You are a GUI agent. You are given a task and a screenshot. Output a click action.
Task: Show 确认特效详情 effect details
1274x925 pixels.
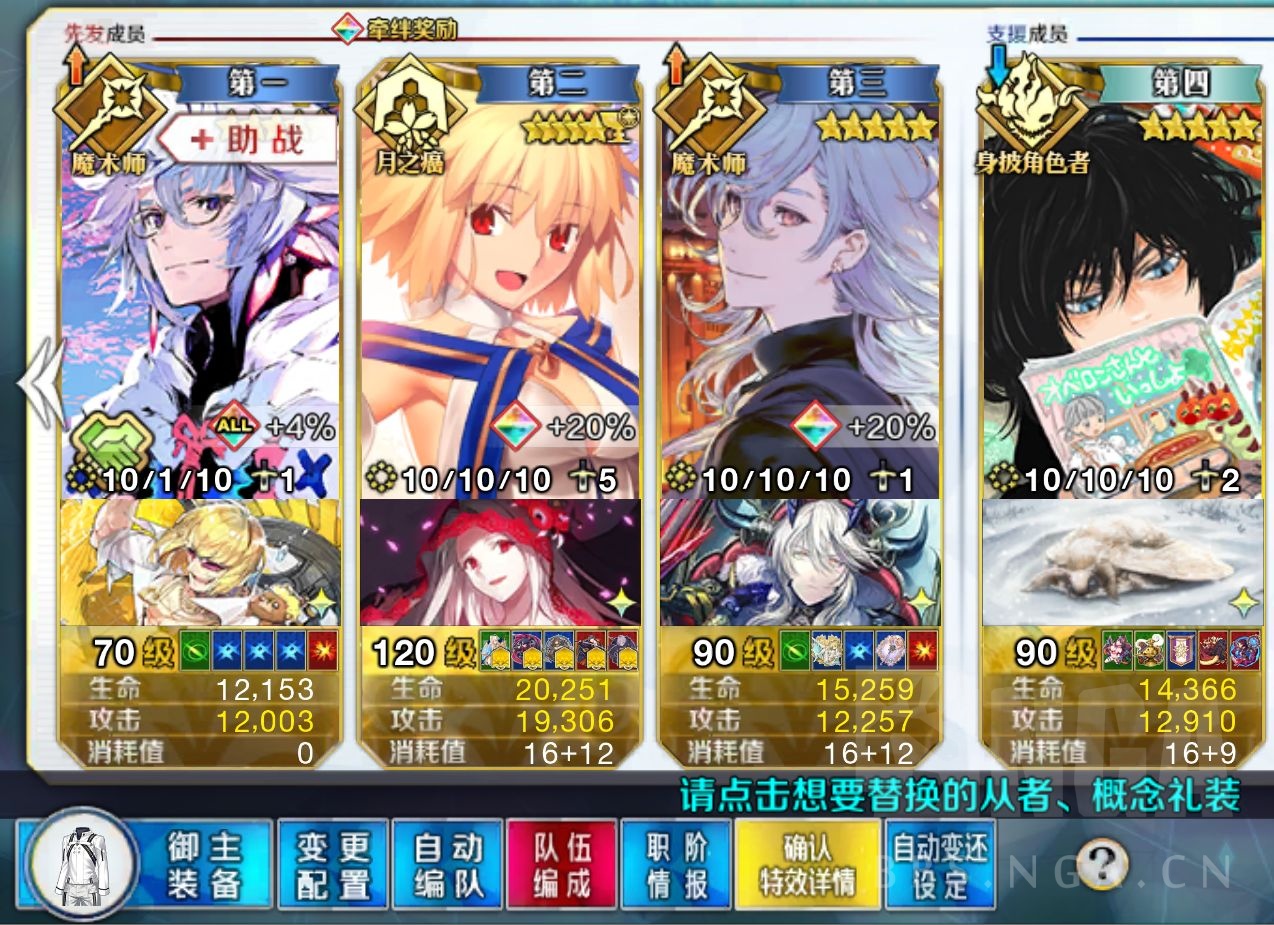[806, 865]
